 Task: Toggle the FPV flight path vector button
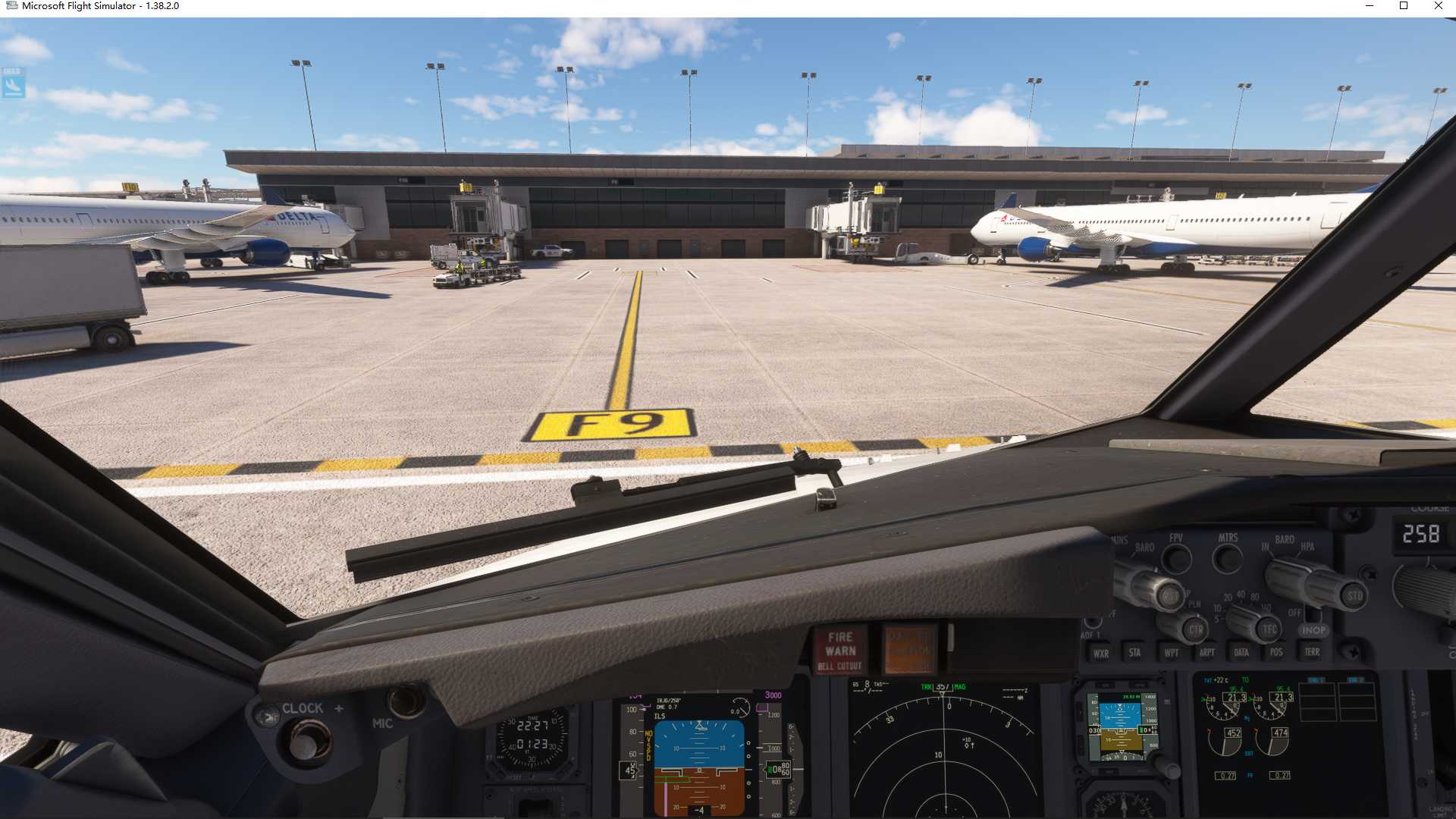click(x=1176, y=560)
